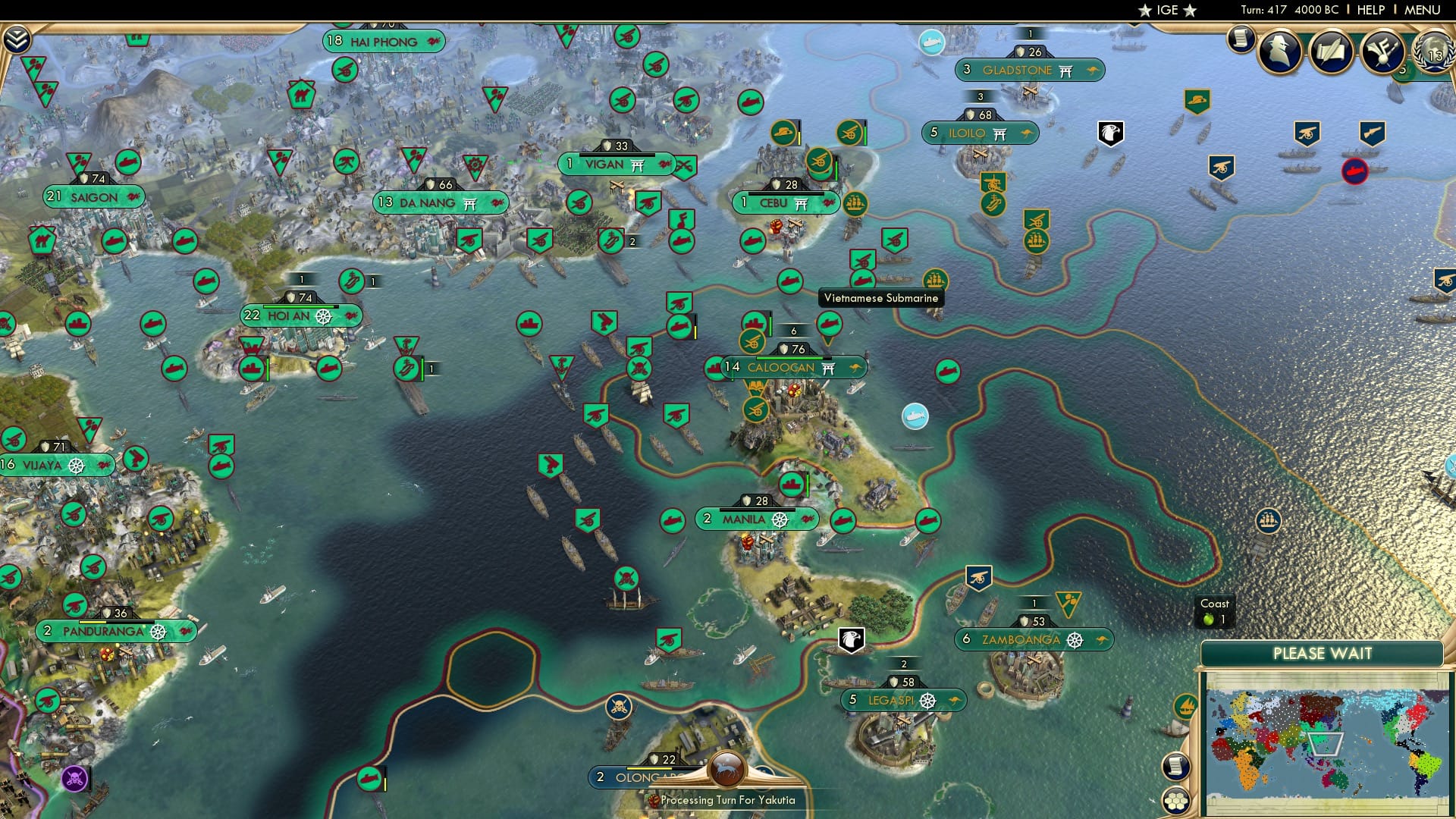
Task: Open the Culture overview arts icon
Action: coord(1382,53)
